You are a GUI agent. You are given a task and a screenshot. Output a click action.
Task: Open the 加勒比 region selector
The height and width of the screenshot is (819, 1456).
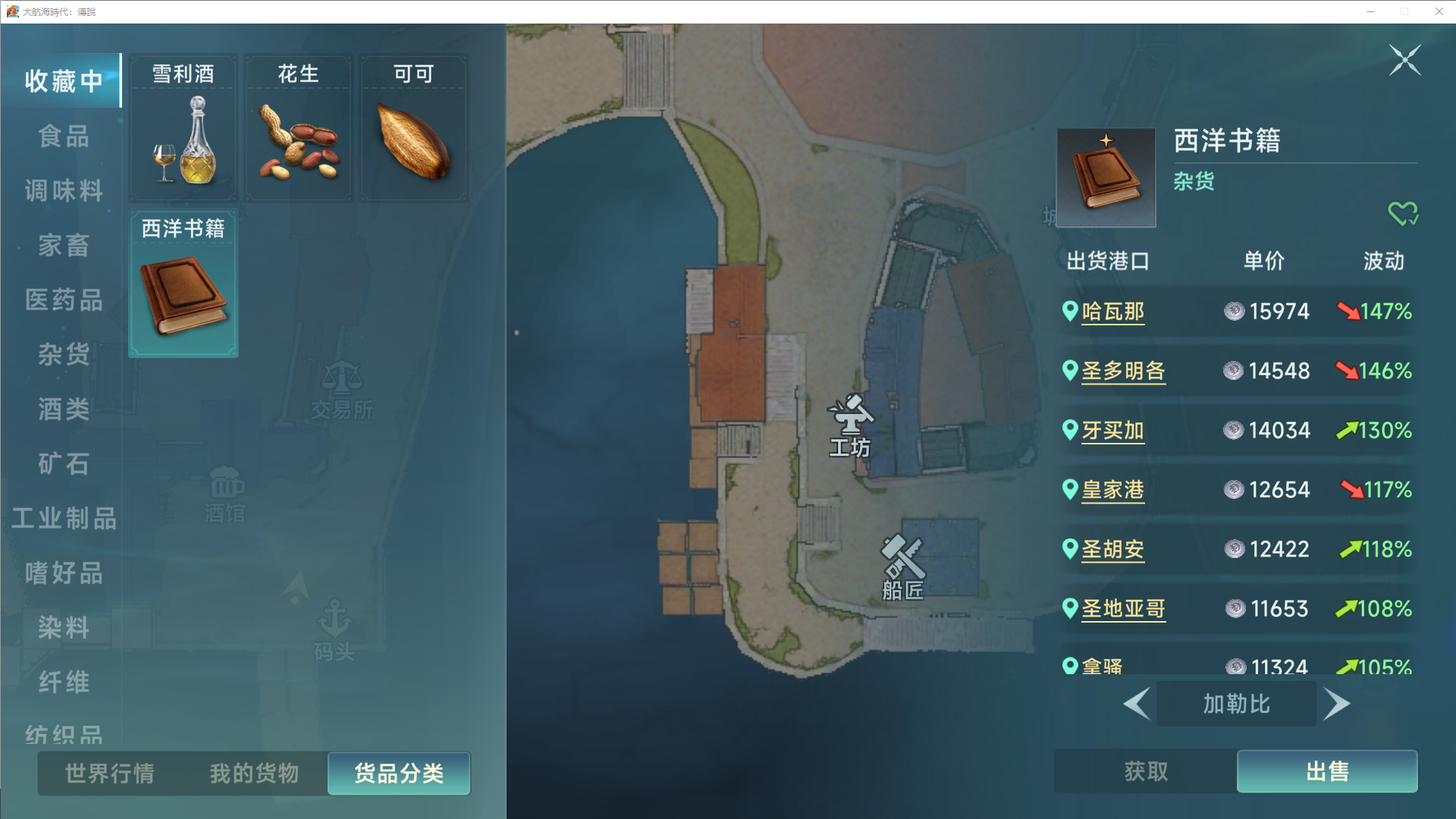pos(1236,704)
